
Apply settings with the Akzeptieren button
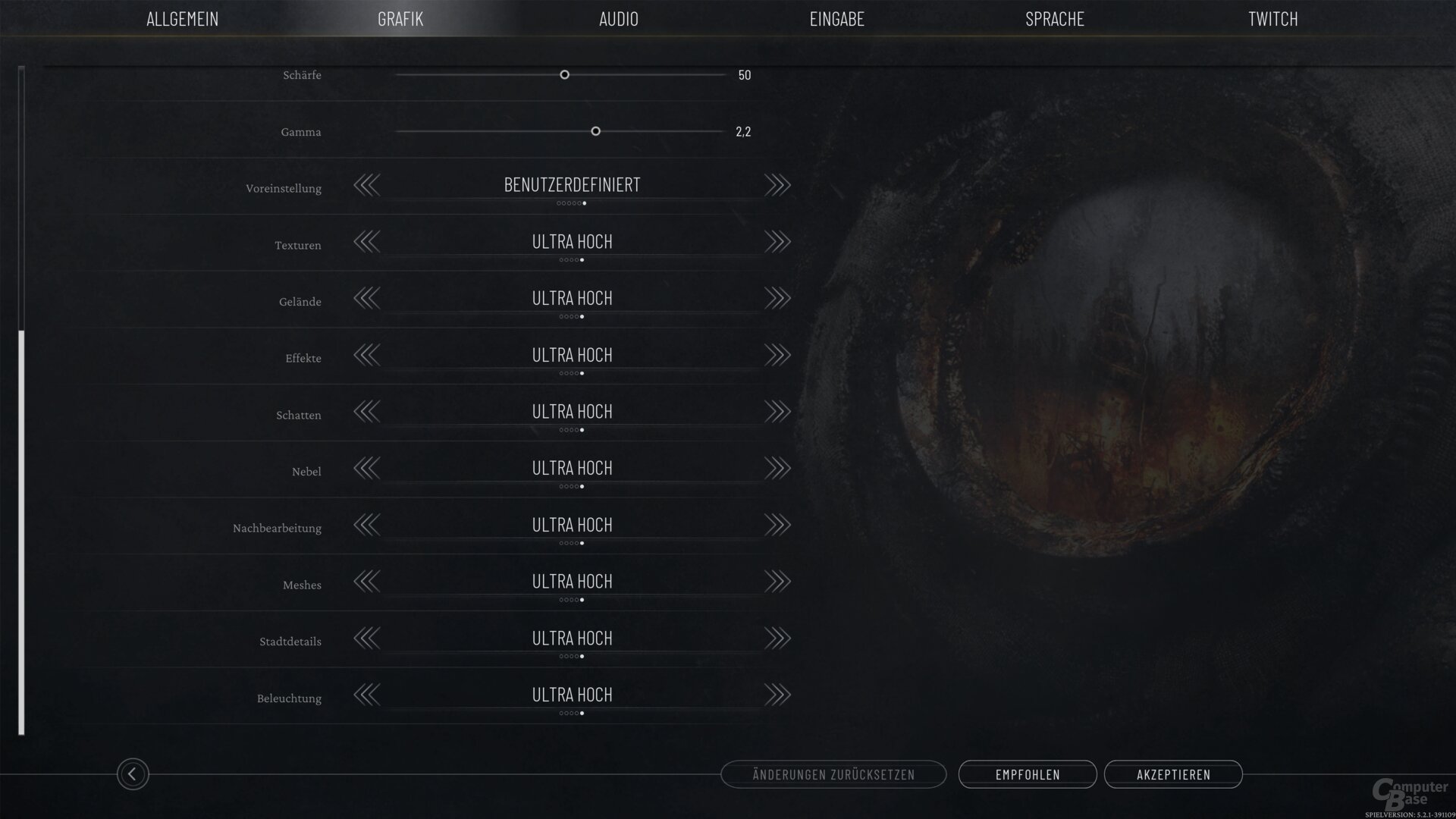click(1174, 774)
